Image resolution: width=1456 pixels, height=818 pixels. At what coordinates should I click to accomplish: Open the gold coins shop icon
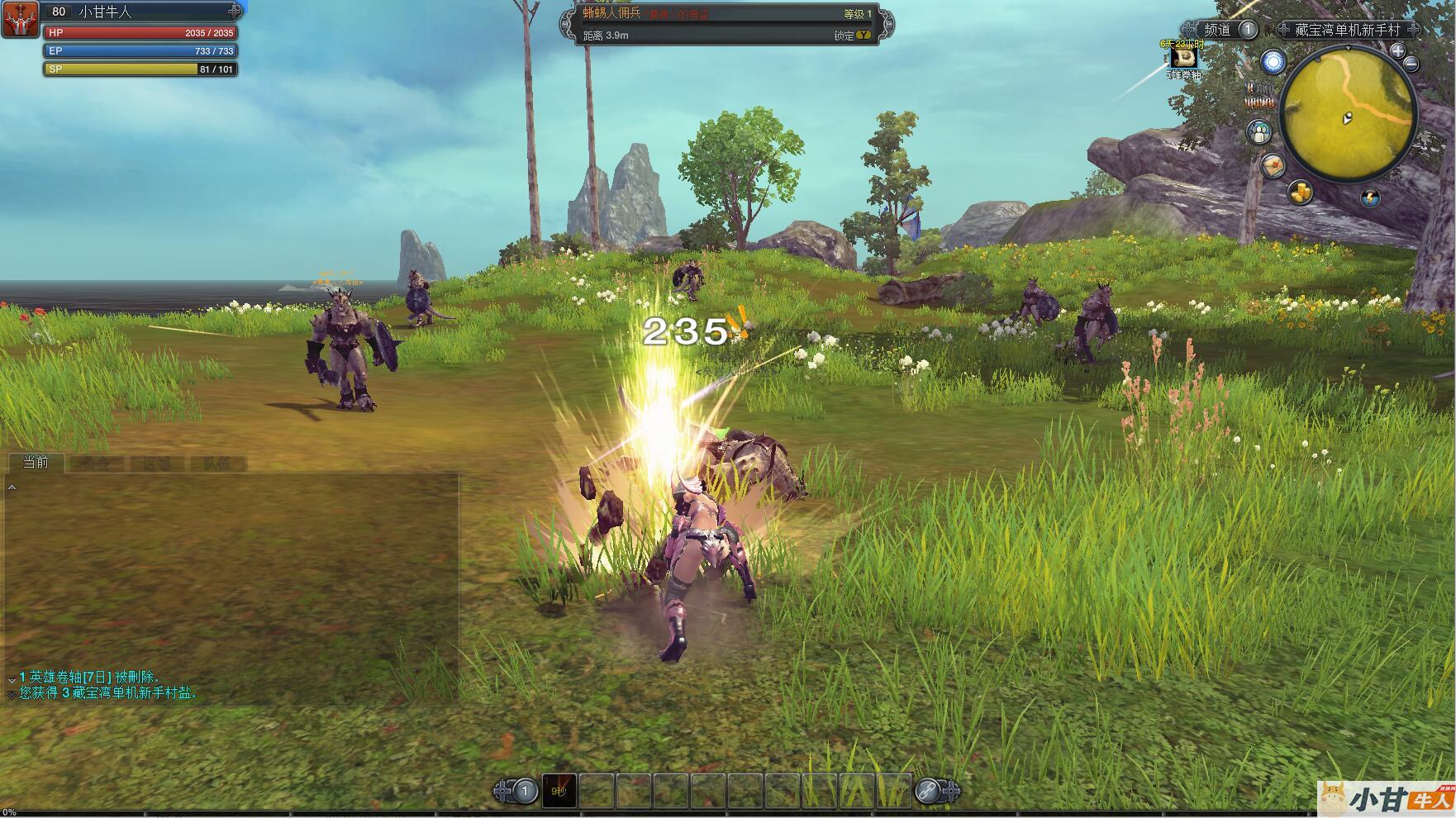point(1300,193)
